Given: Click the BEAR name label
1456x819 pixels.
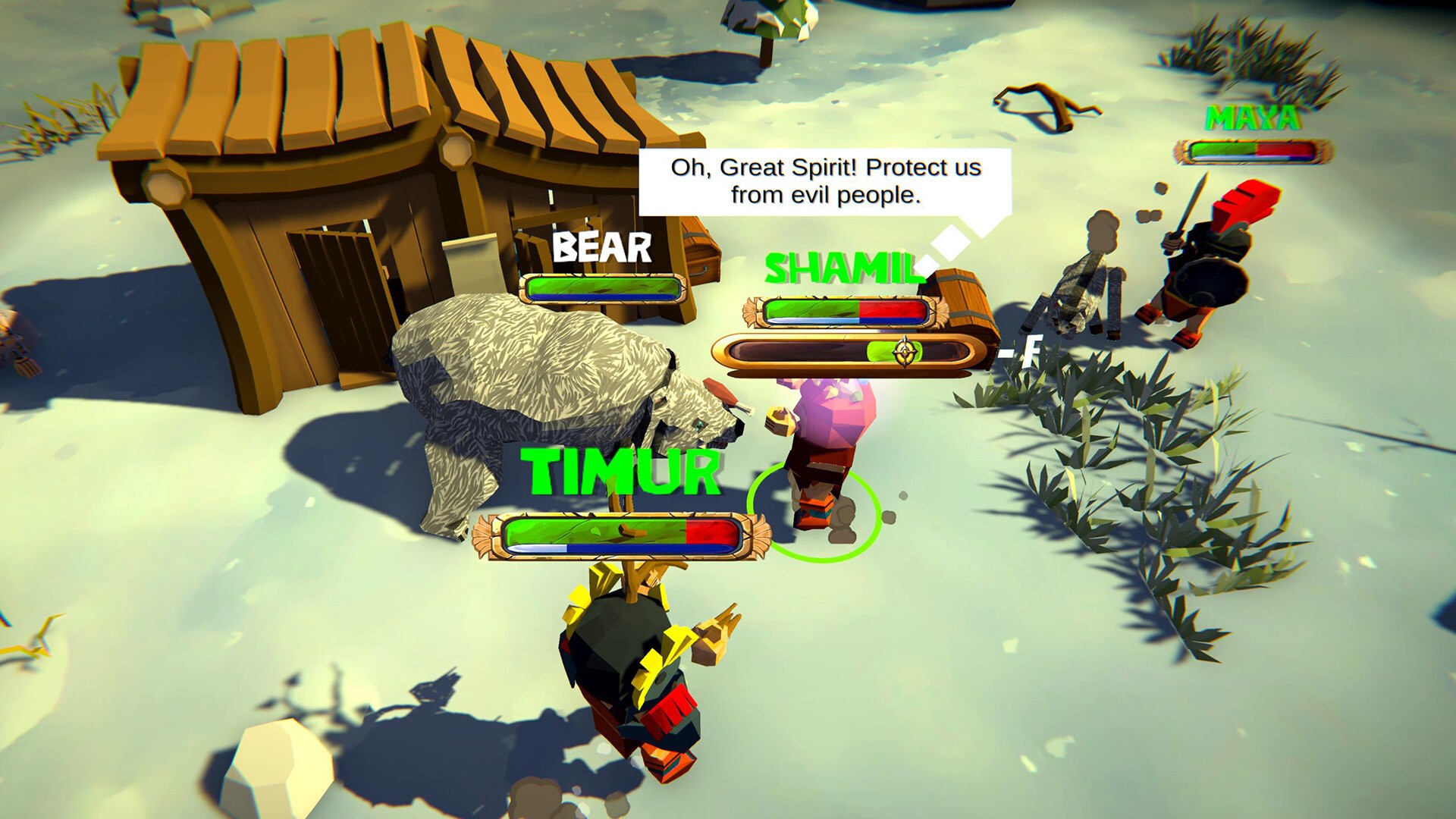Looking at the screenshot, I should 601,247.
